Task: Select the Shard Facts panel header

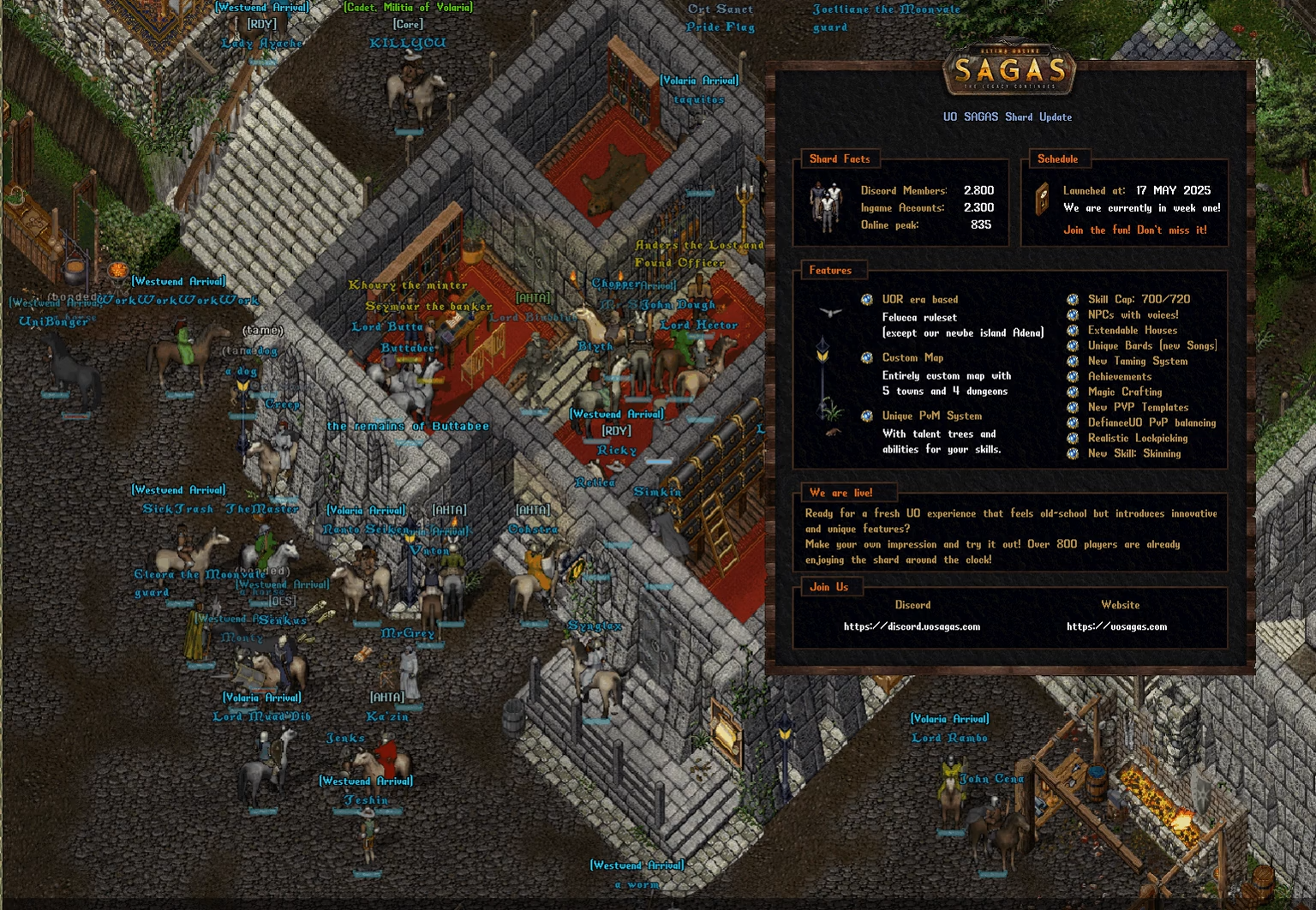Action: 840,159
